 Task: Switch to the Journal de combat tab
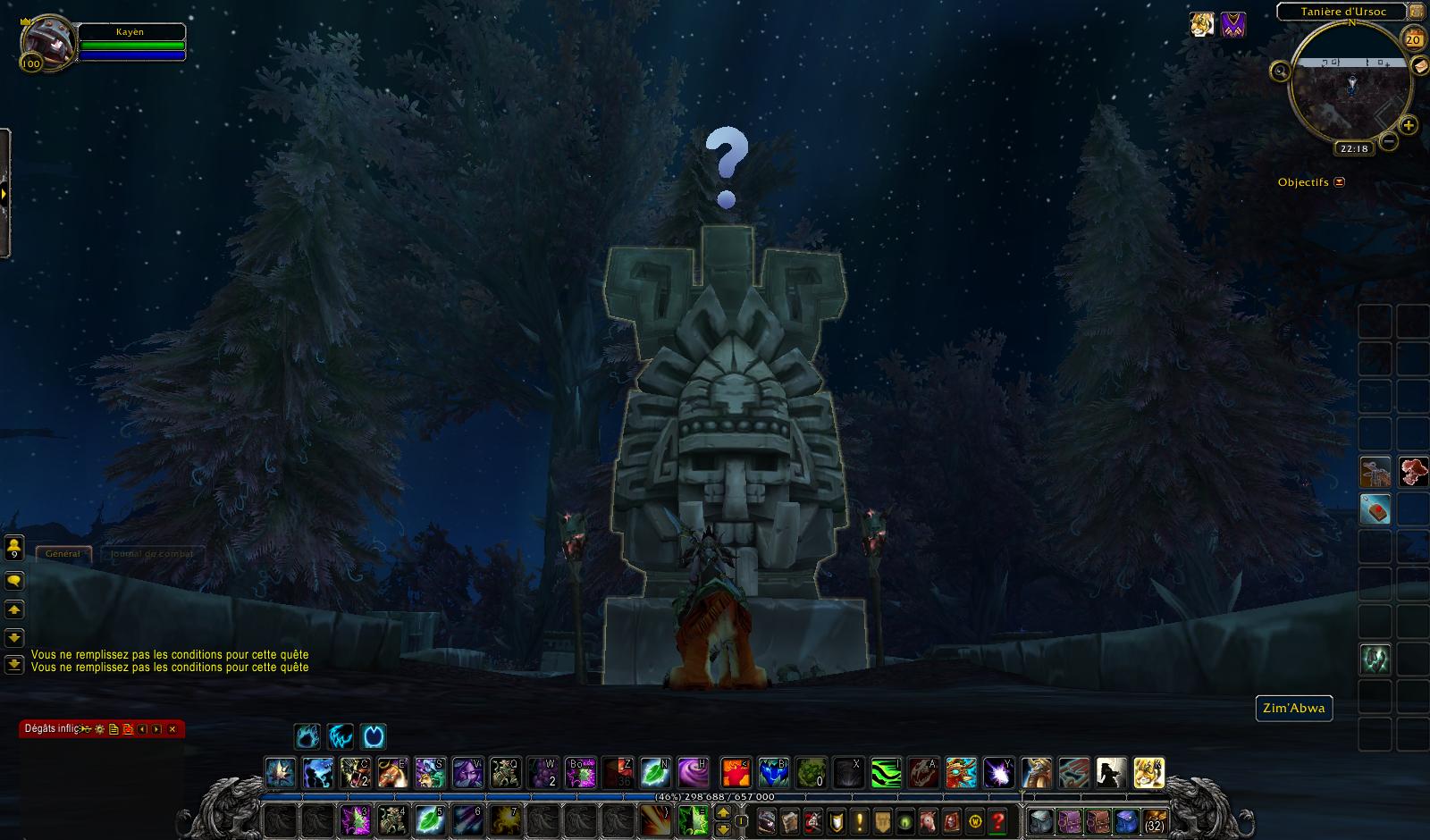(x=151, y=554)
